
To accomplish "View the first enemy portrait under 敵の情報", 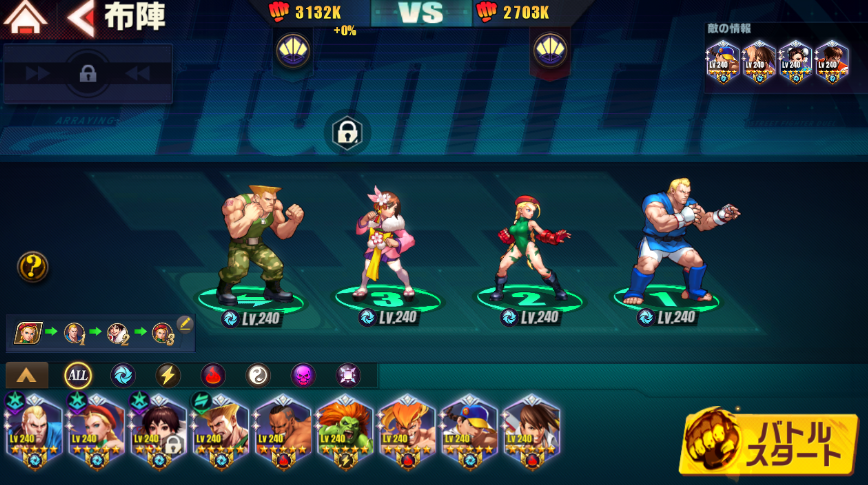I will click(x=723, y=62).
